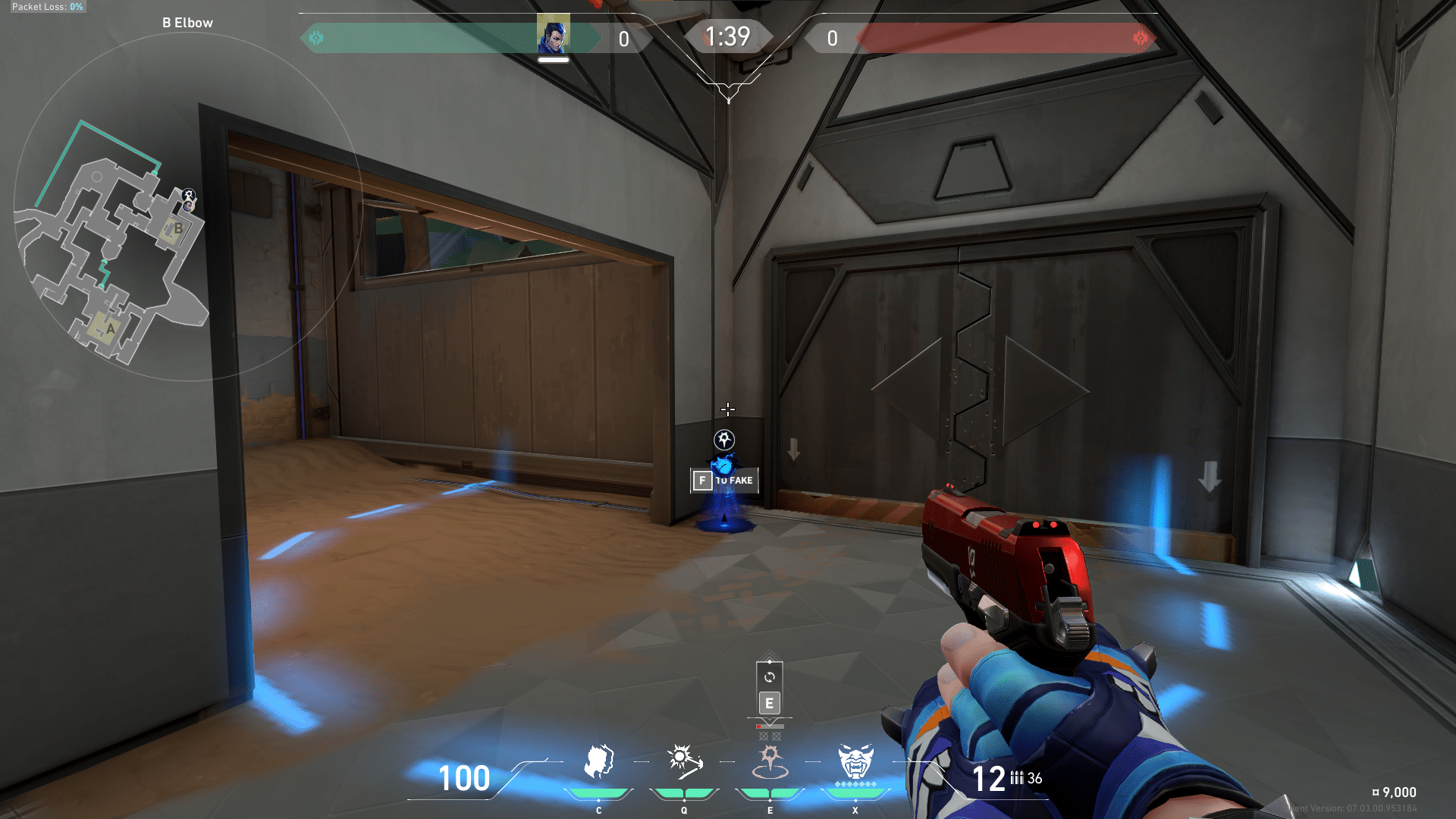
Task: Activate the Fakeout decoy ability icon
Action: tap(598, 761)
